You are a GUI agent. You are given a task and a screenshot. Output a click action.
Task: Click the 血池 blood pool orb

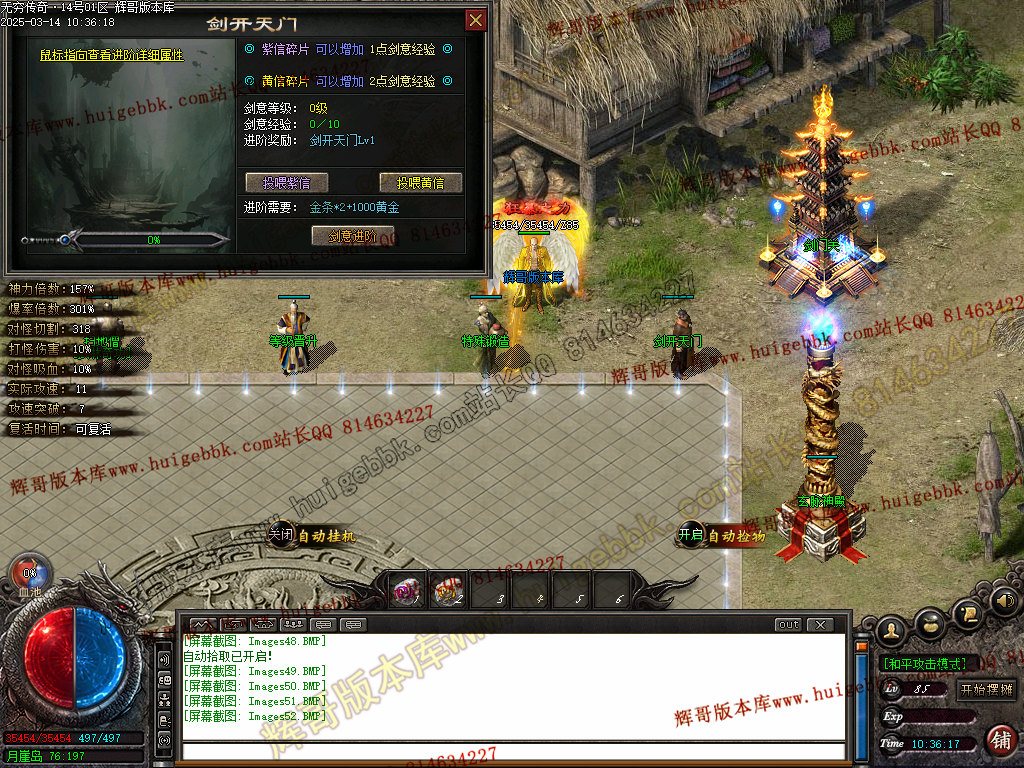coord(29,573)
